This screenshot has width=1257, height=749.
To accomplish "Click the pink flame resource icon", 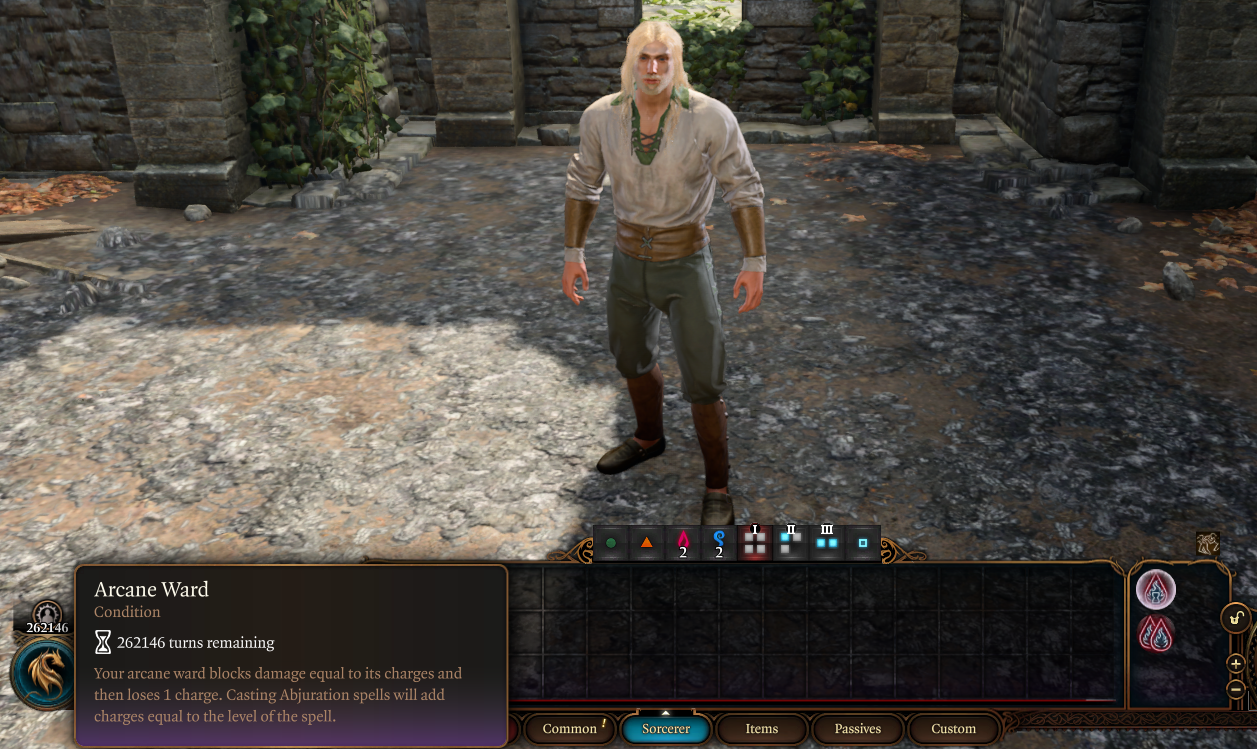I will click(683, 543).
